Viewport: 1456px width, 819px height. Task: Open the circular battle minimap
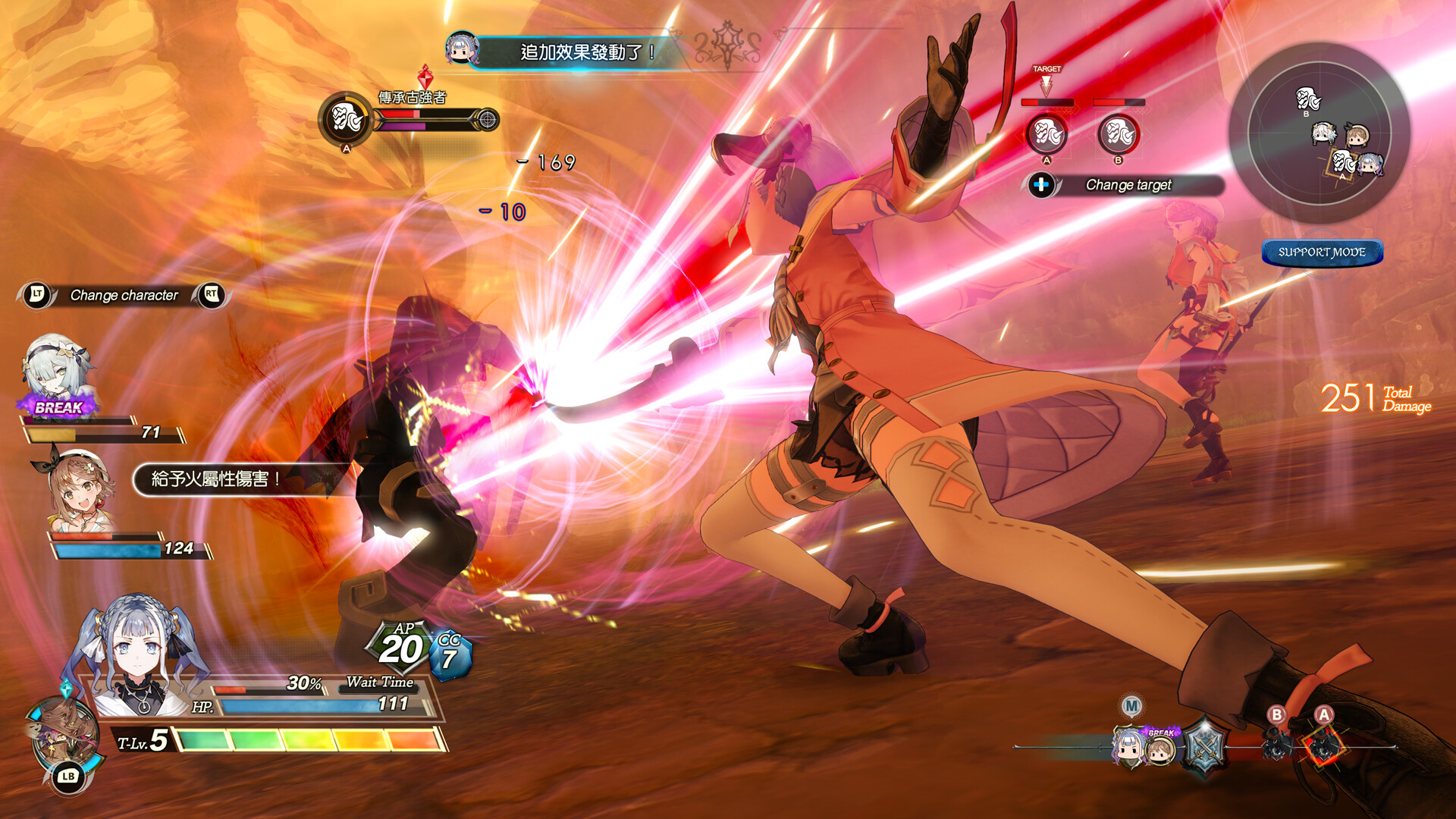point(1319,133)
